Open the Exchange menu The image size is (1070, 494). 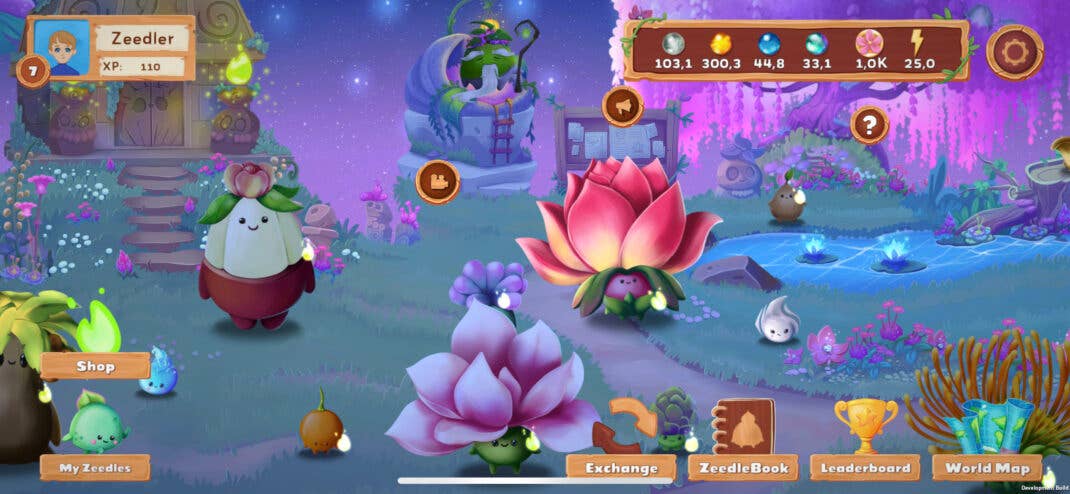[621, 467]
